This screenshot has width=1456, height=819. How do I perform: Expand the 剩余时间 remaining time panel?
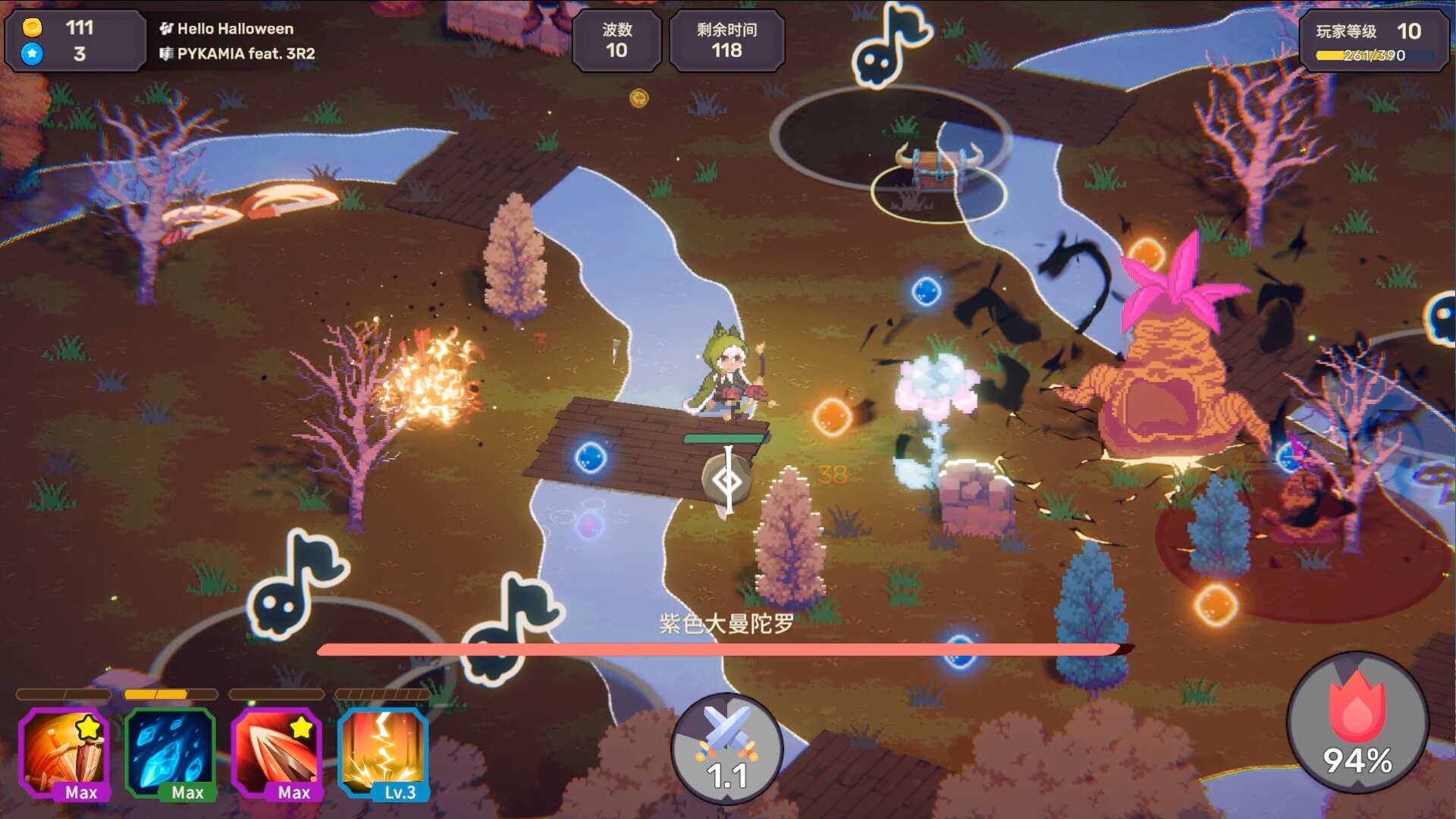pyautogui.click(x=726, y=41)
